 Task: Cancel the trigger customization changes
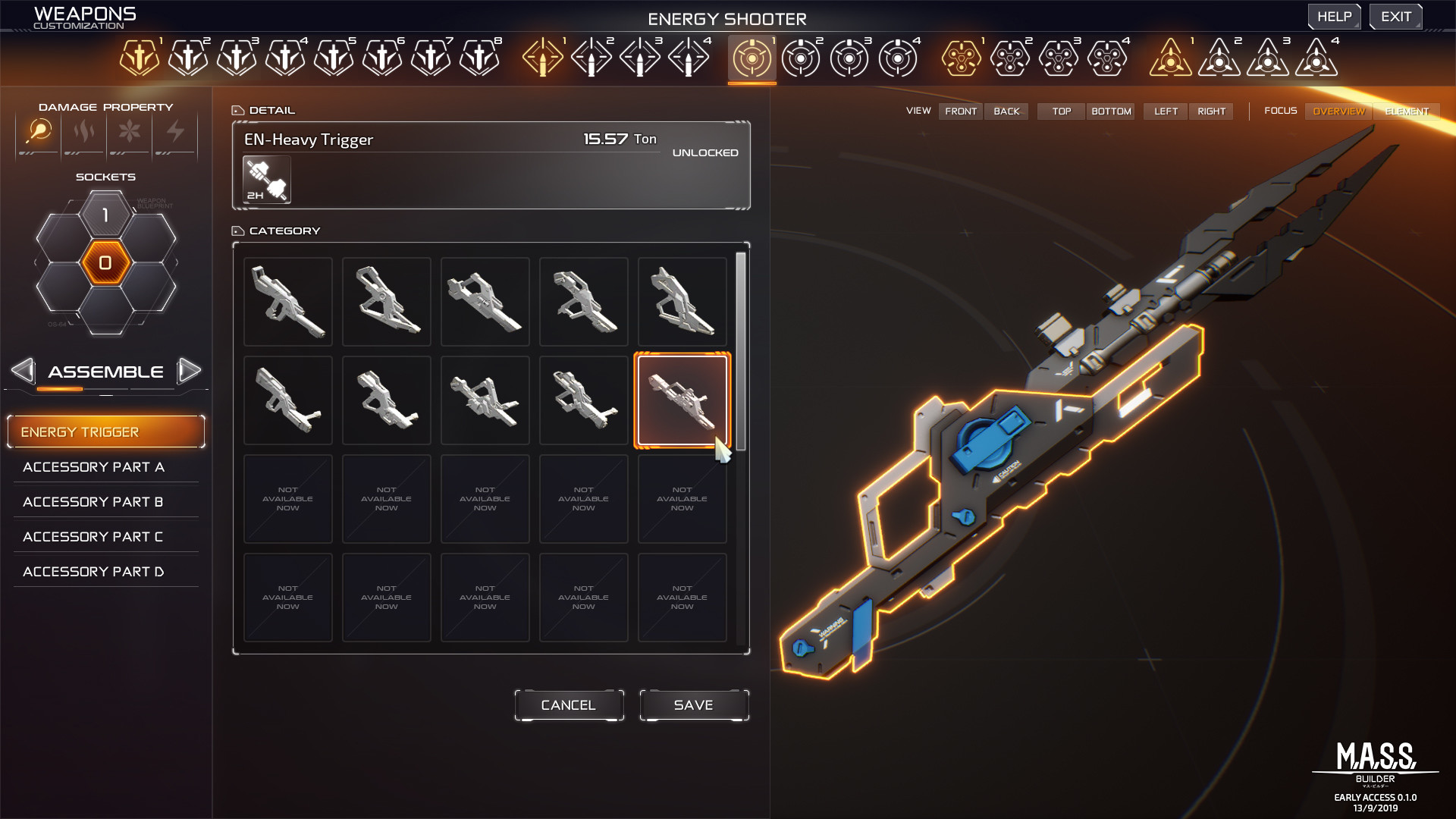pos(568,704)
